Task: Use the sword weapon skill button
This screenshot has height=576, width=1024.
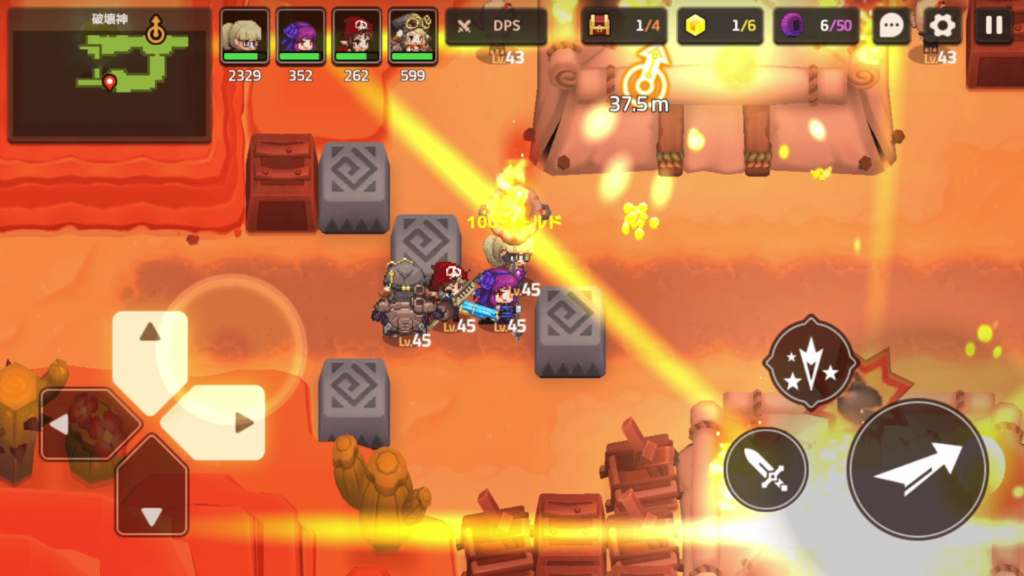Action: point(766,469)
